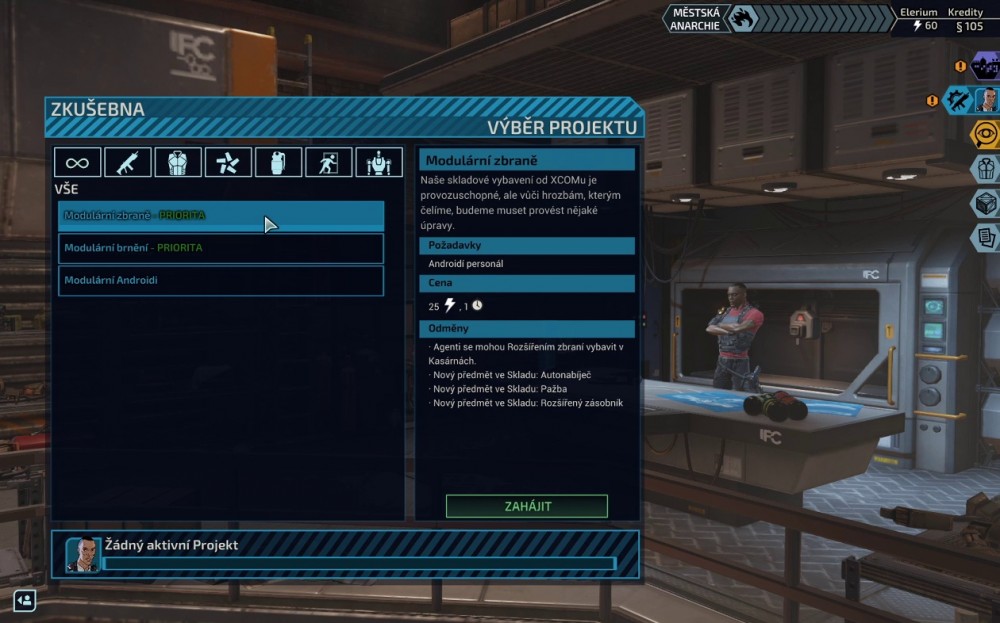Open the pinwheel-shaped filter category

(228, 162)
